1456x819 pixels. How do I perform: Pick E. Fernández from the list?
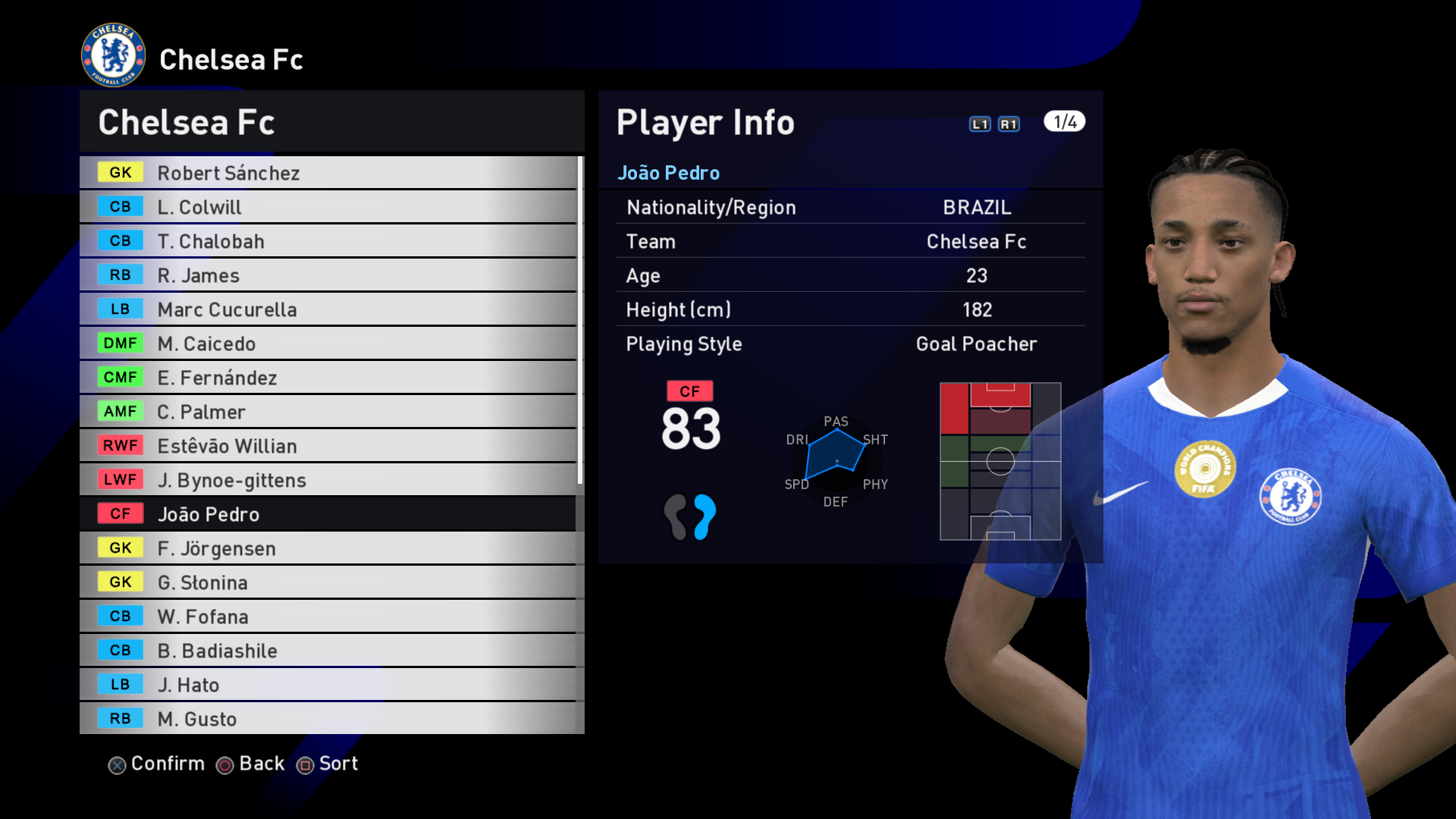click(x=328, y=378)
